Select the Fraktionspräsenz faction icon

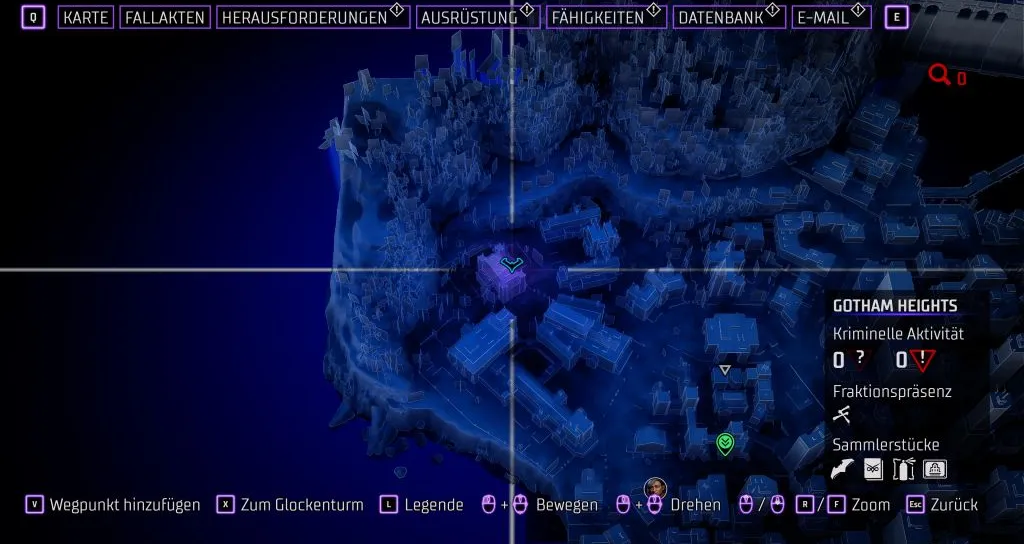(x=843, y=415)
